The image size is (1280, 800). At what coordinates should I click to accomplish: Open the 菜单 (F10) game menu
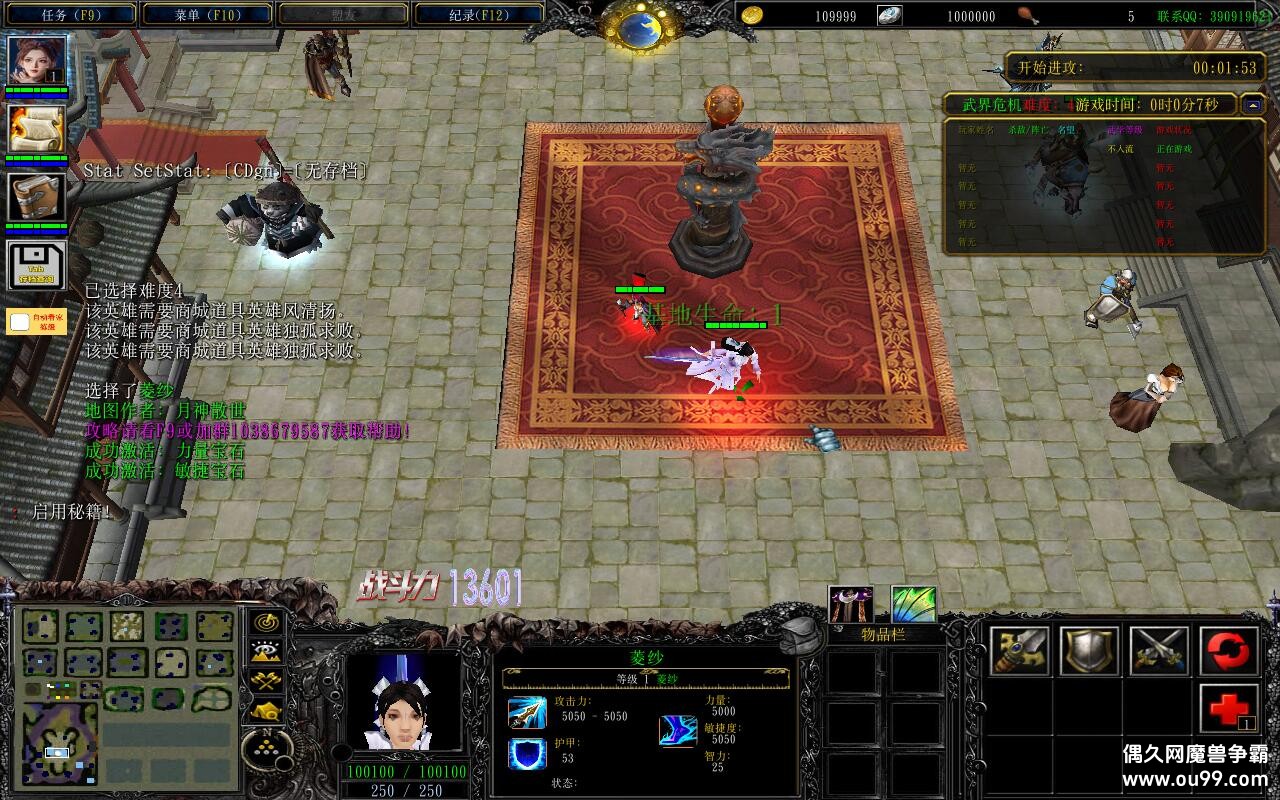point(206,14)
